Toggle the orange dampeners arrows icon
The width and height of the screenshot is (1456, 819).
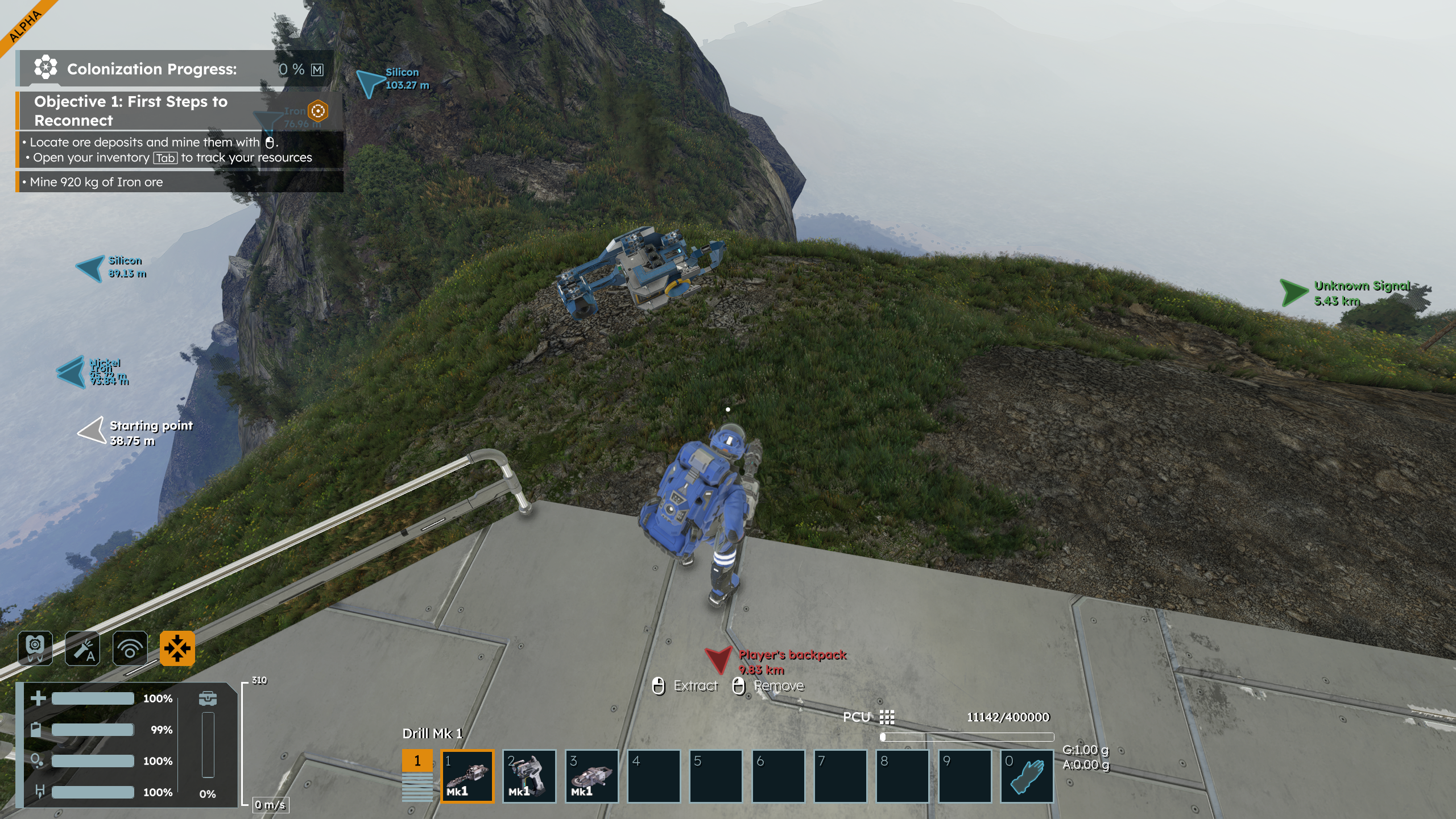(x=177, y=648)
